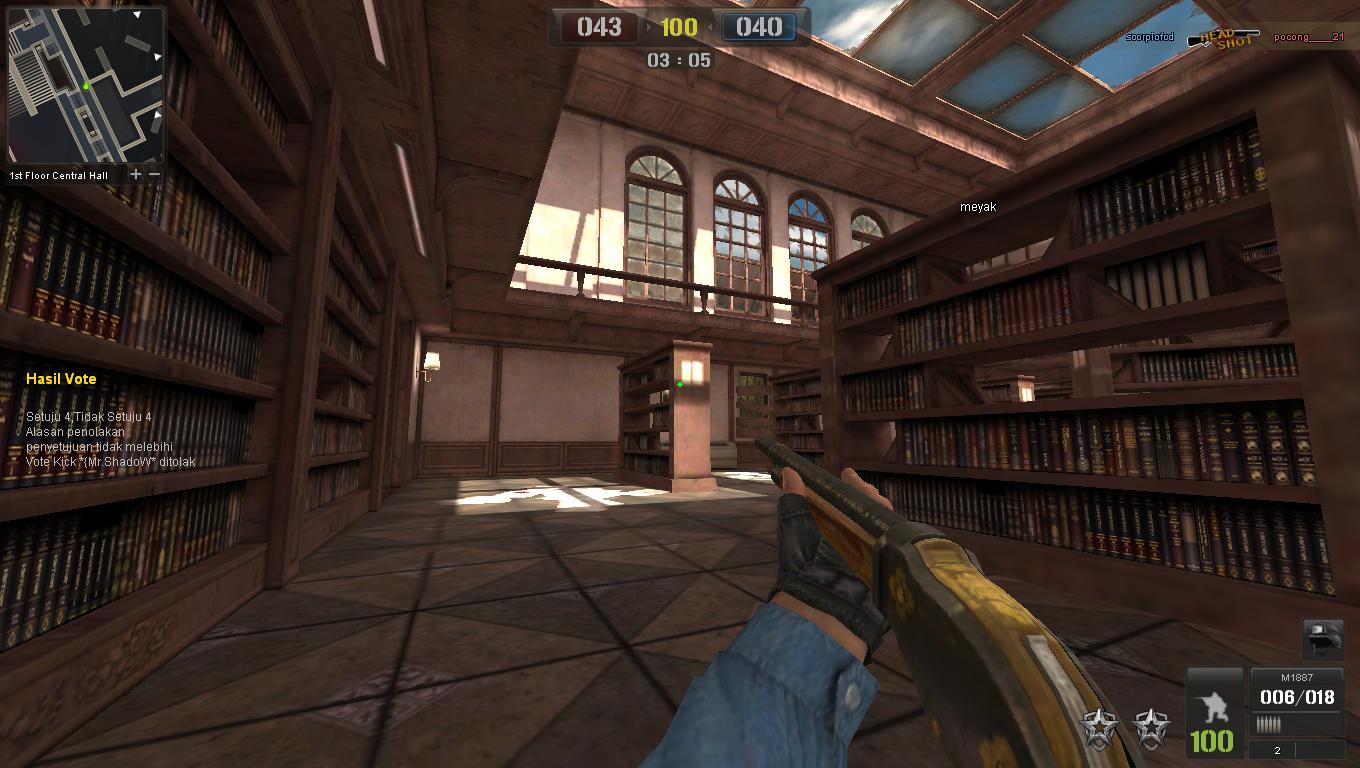Click the match timer showing 03:05

[x=680, y=61]
